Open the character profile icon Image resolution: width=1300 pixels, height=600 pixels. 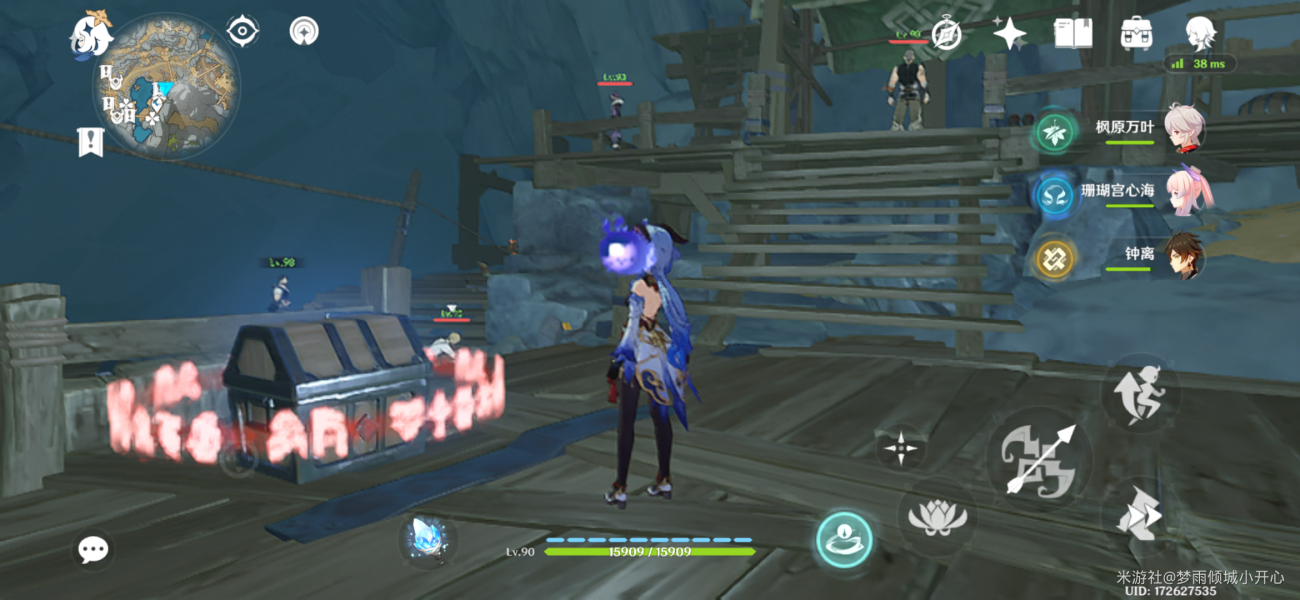pyautogui.click(x=1200, y=33)
